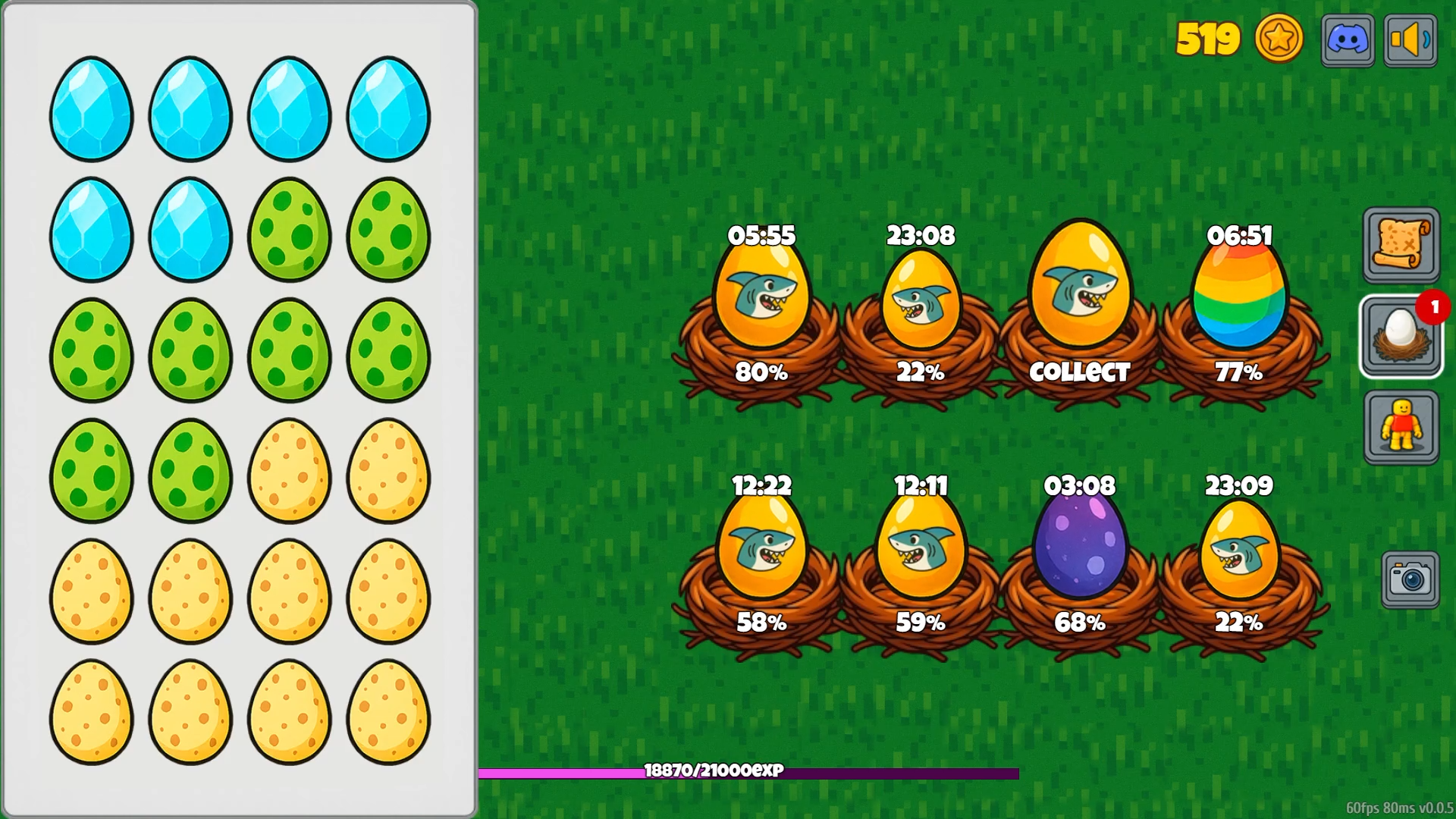Open the treasure map scroll icon
Image resolution: width=1456 pixels, height=819 pixels.
1401,245
